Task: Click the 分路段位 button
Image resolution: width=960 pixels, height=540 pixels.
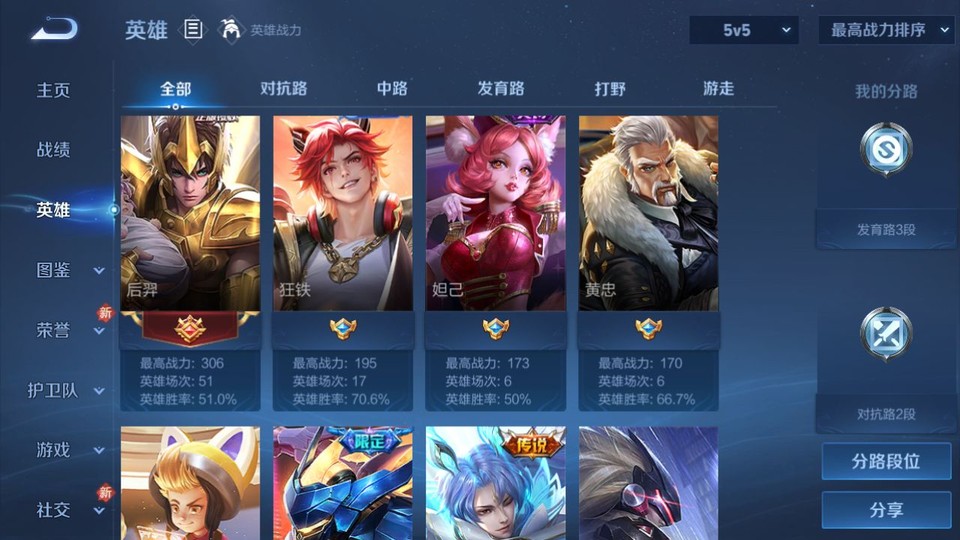Action: pyautogui.click(x=886, y=462)
